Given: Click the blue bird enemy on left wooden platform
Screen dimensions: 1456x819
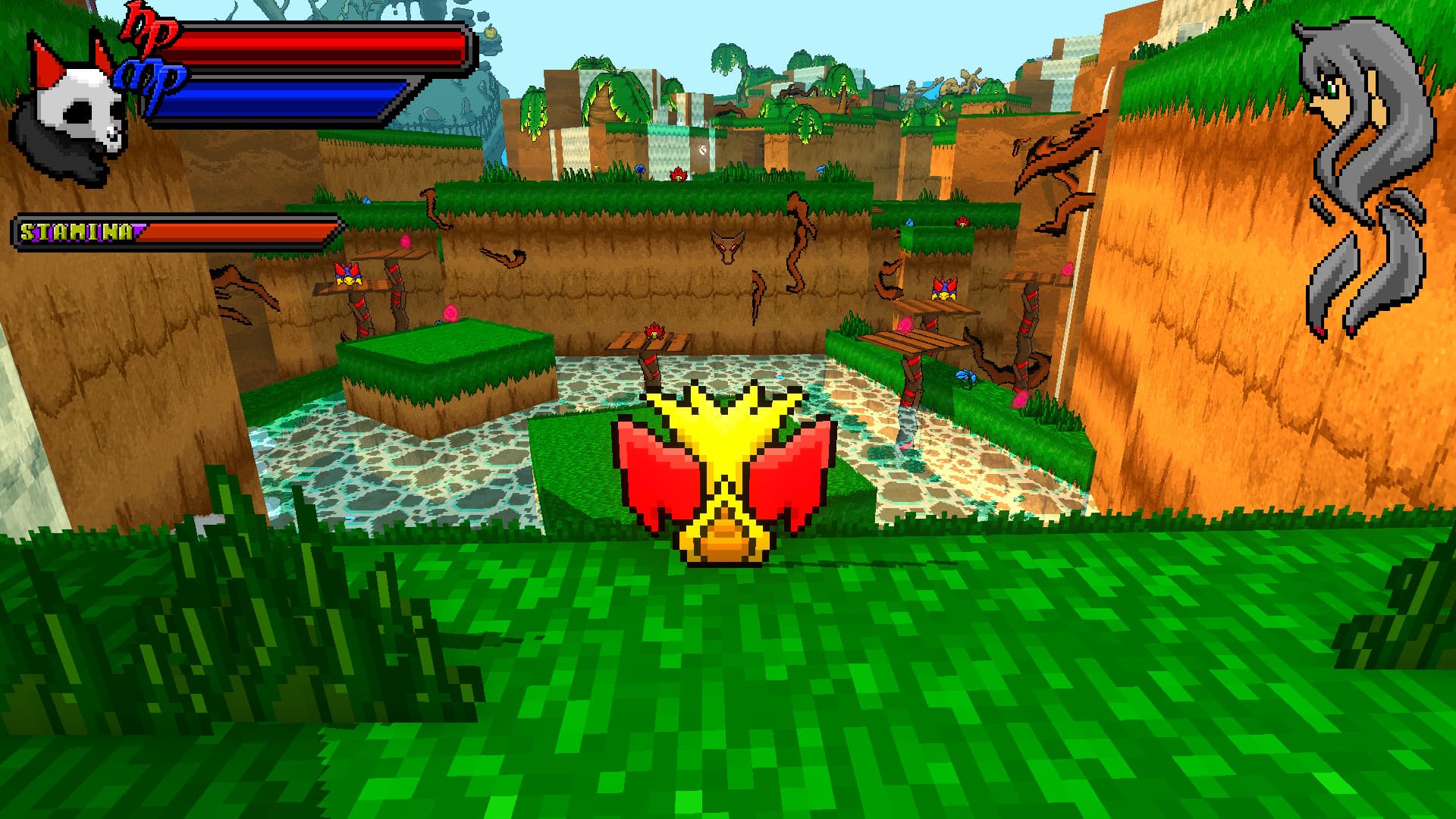Looking at the screenshot, I should (x=347, y=275).
